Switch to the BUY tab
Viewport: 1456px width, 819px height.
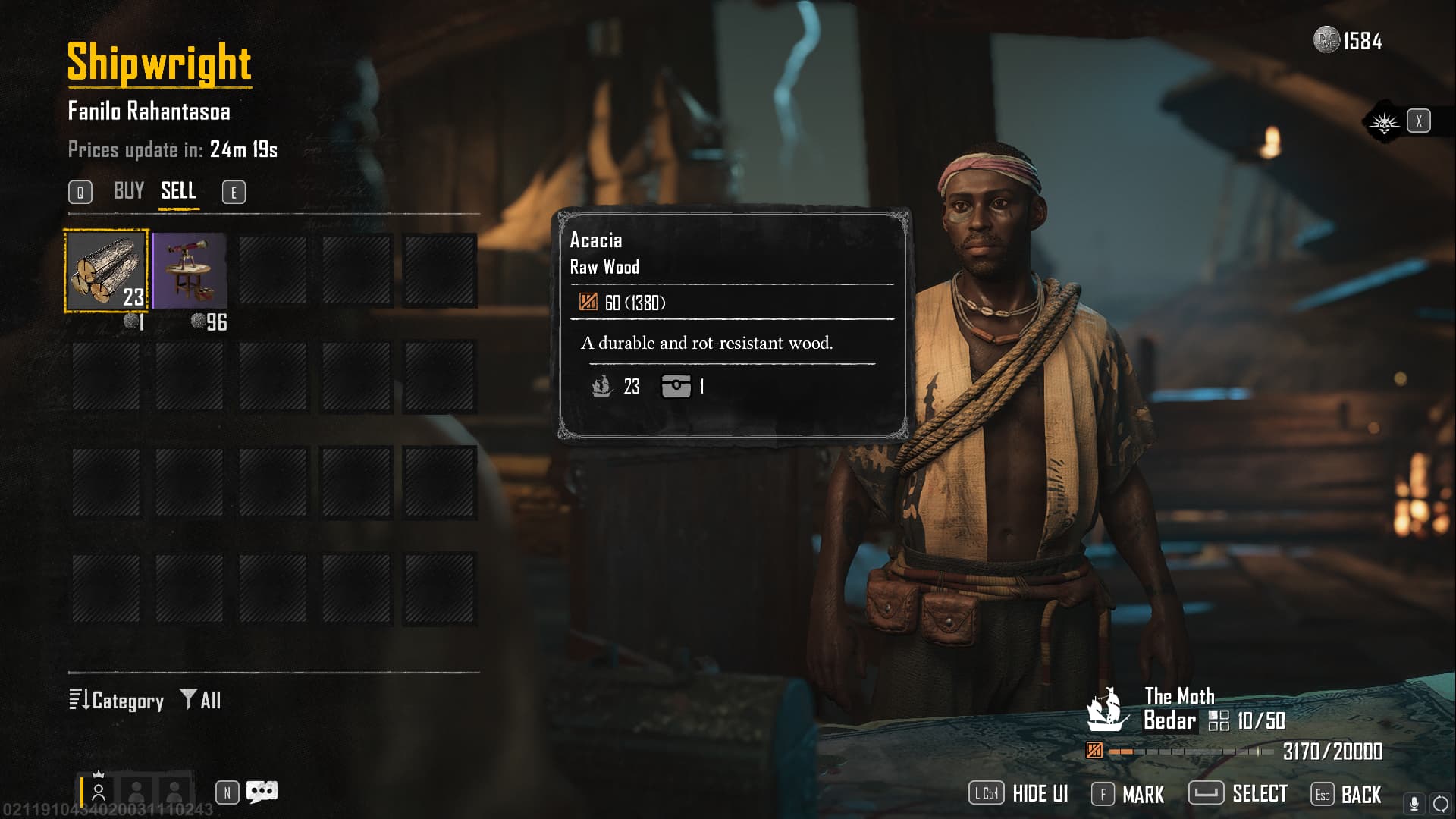pyautogui.click(x=128, y=191)
